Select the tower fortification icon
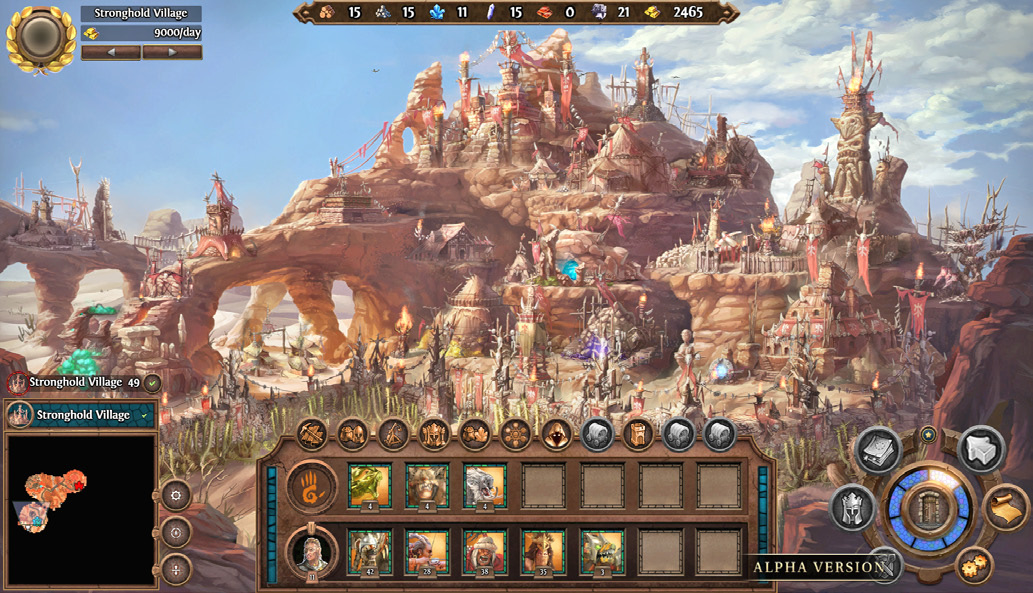Viewport: 1033px width, 593px height. coord(638,434)
